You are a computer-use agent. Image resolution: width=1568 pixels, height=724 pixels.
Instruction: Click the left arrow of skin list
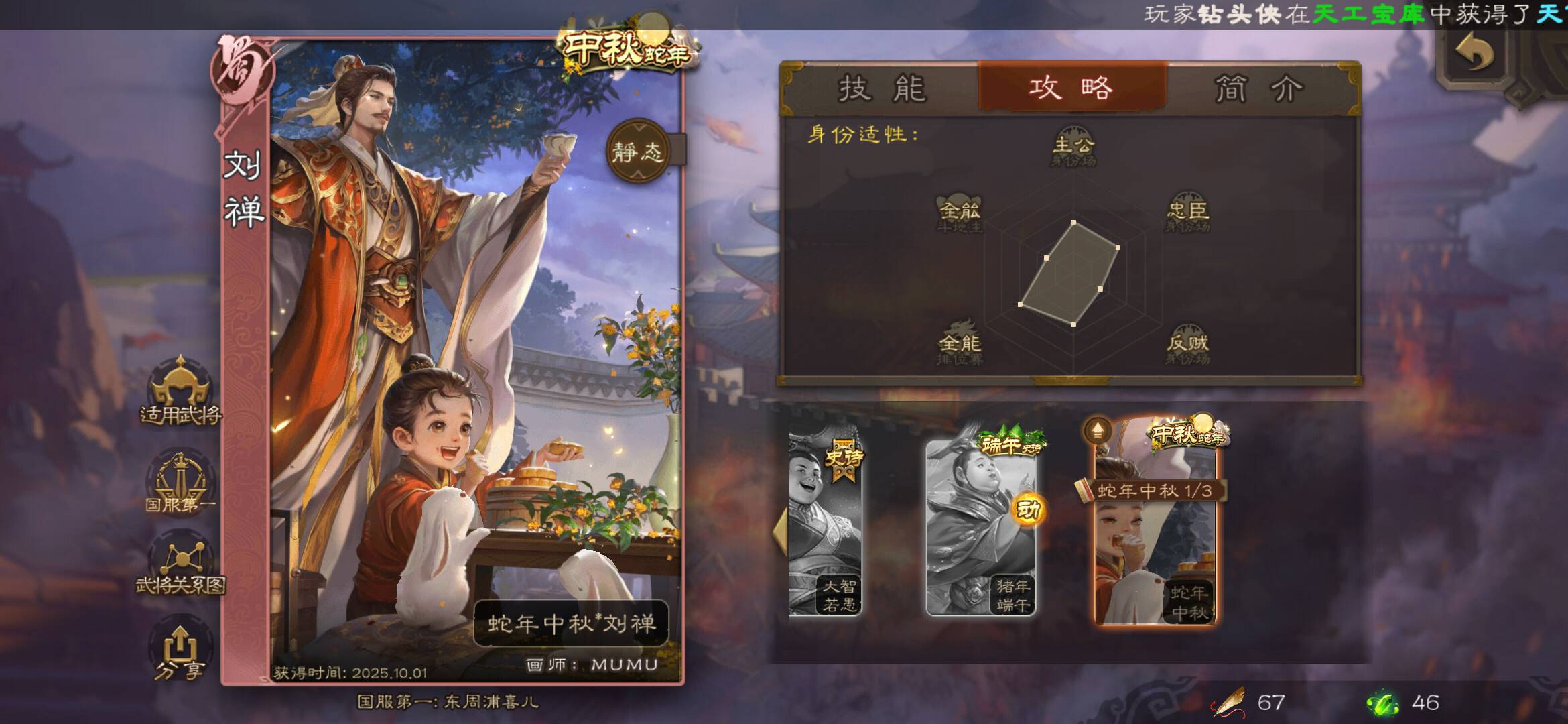(781, 530)
